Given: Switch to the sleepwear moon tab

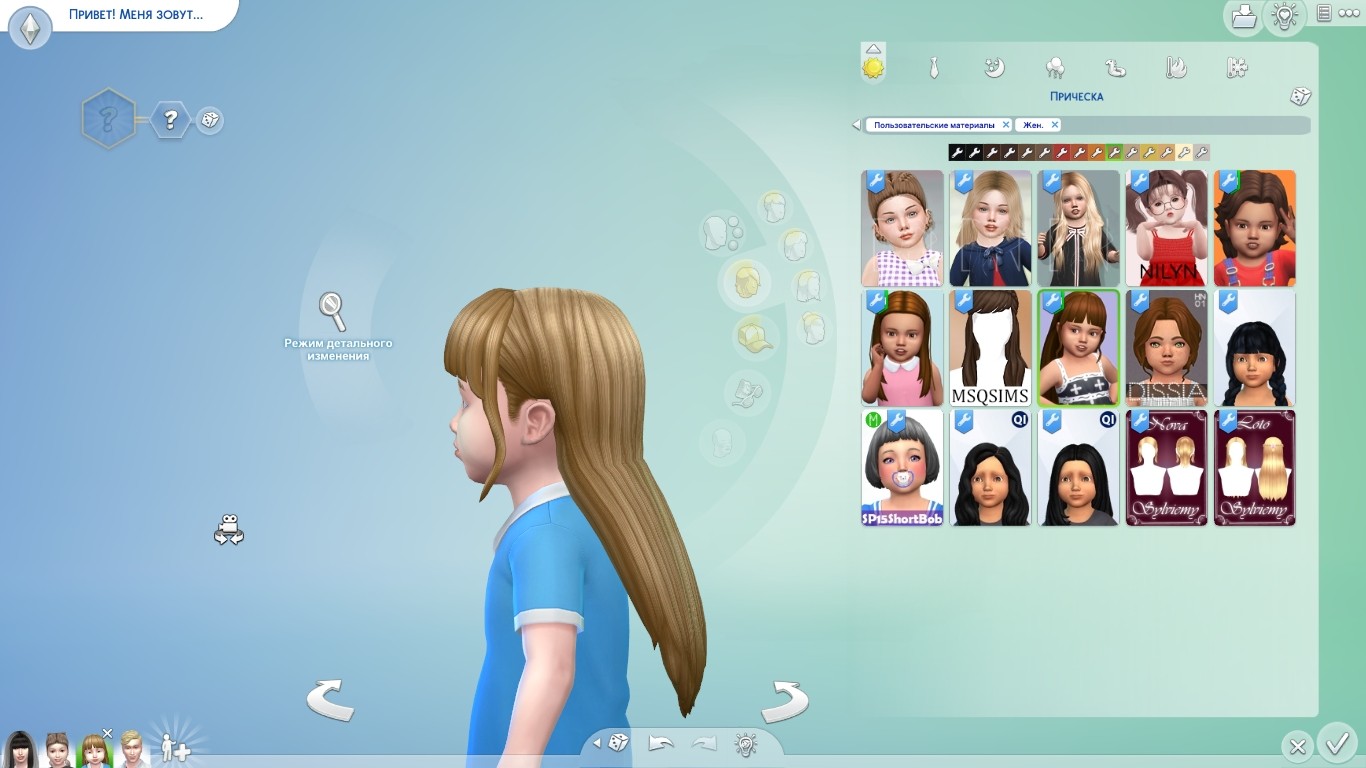Looking at the screenshot, I should point(994,68).
